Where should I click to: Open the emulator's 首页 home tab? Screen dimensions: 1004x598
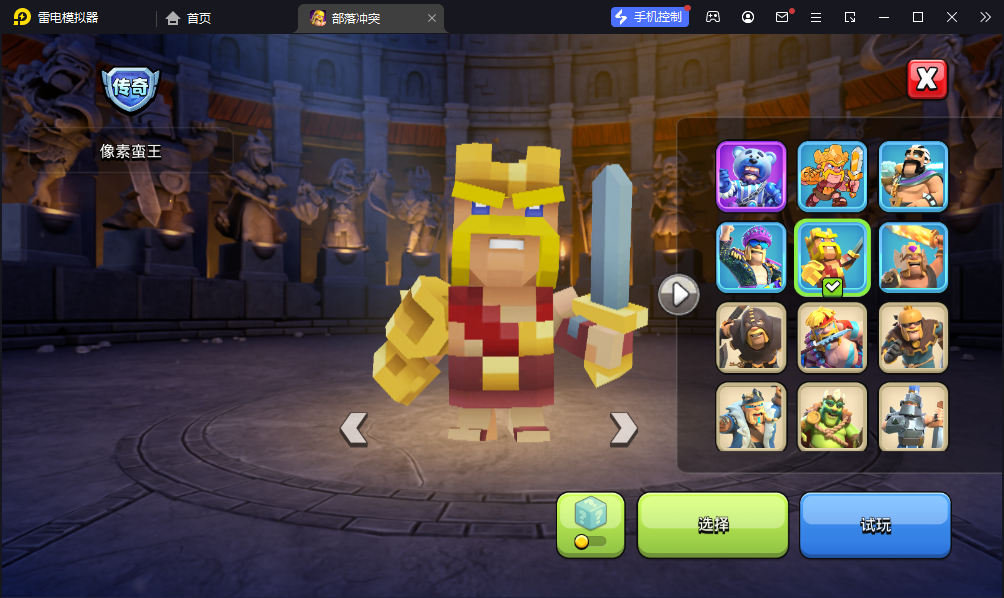pos(189,18)
